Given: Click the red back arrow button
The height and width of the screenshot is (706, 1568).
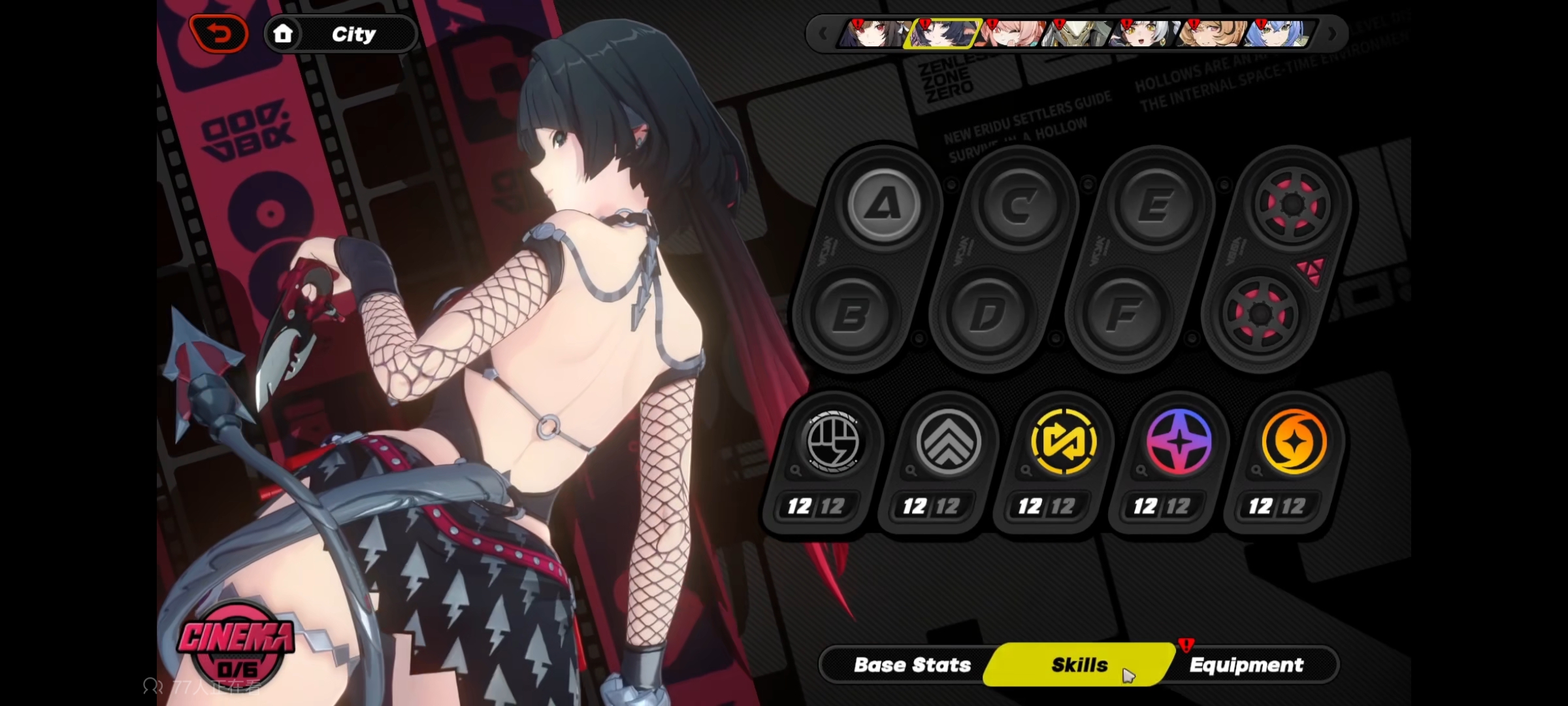Looking at the screenshot, I should 220,34.
